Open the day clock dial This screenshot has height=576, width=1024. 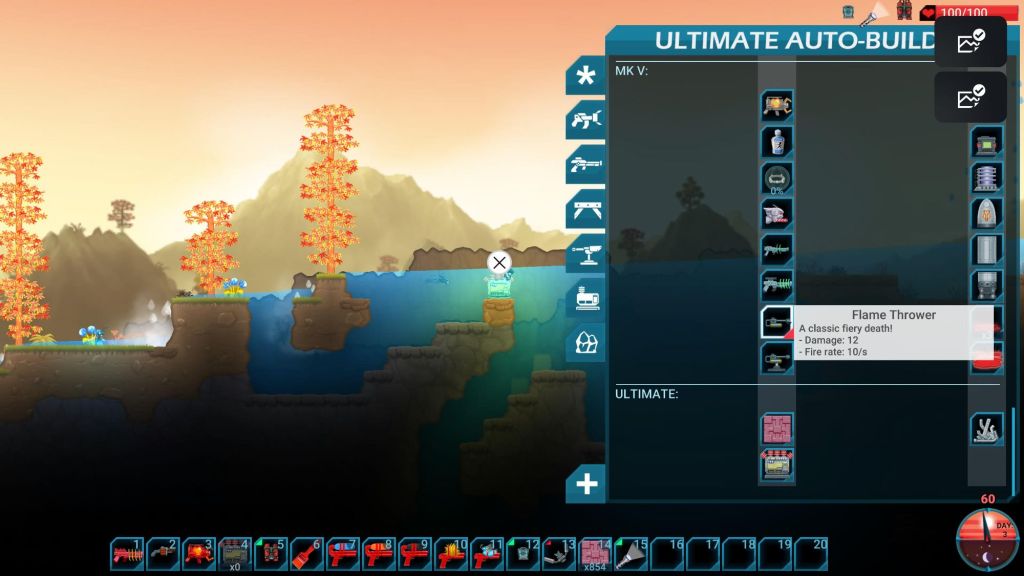click(x=987, y=540)
